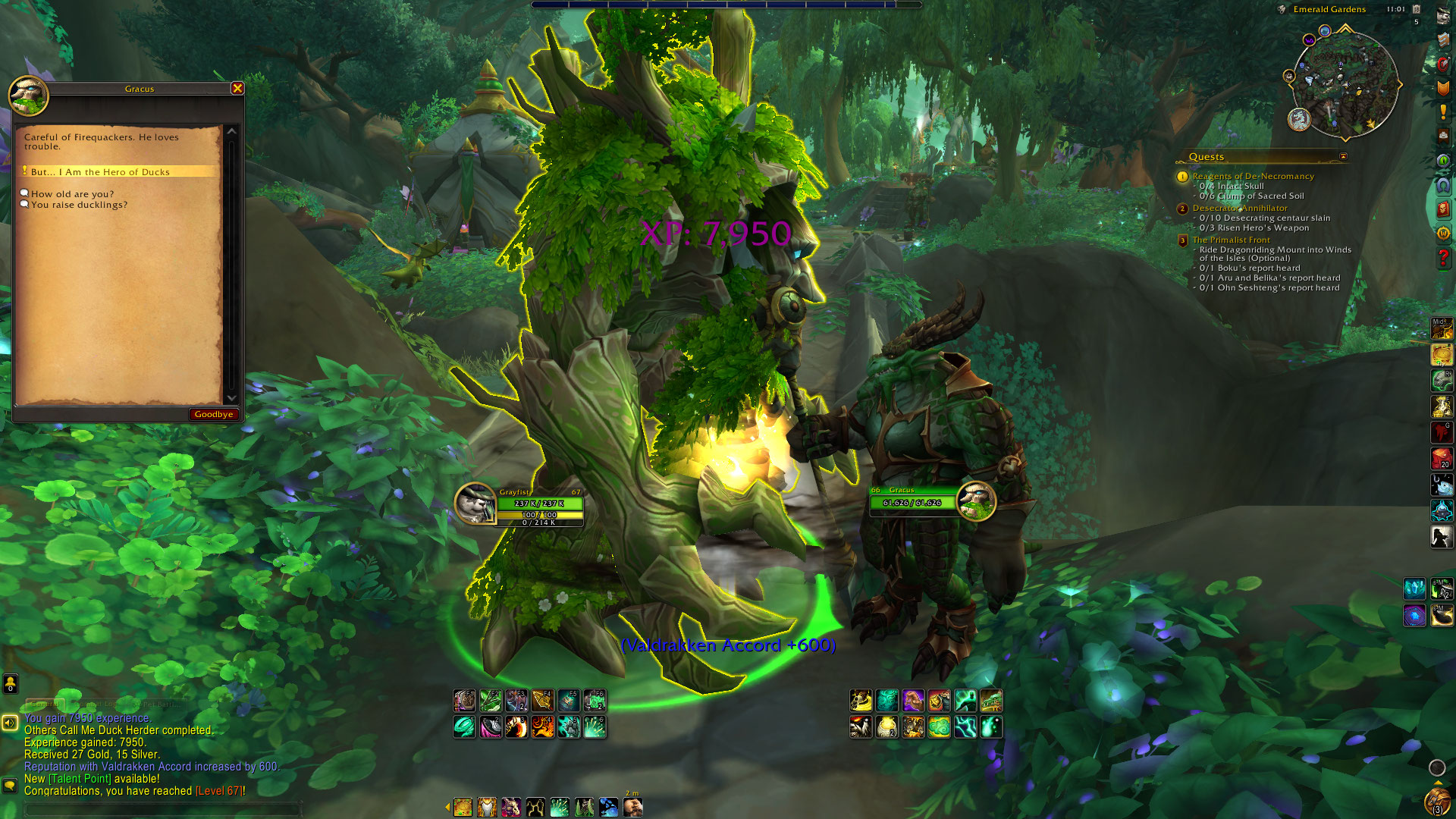
Task: Say Goodbye to Gracus
Action: tap(213, 414)
